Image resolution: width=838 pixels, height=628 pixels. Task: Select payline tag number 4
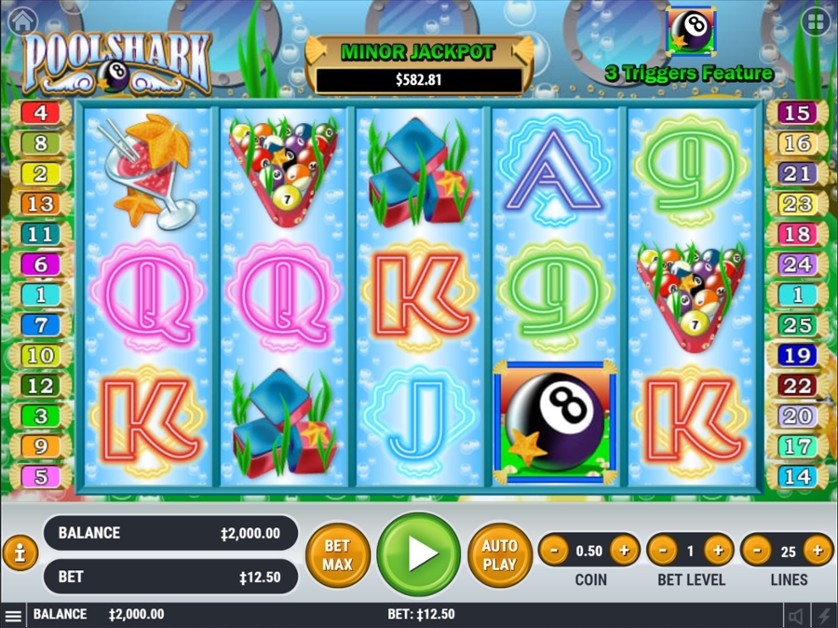(x=41, y=112)
